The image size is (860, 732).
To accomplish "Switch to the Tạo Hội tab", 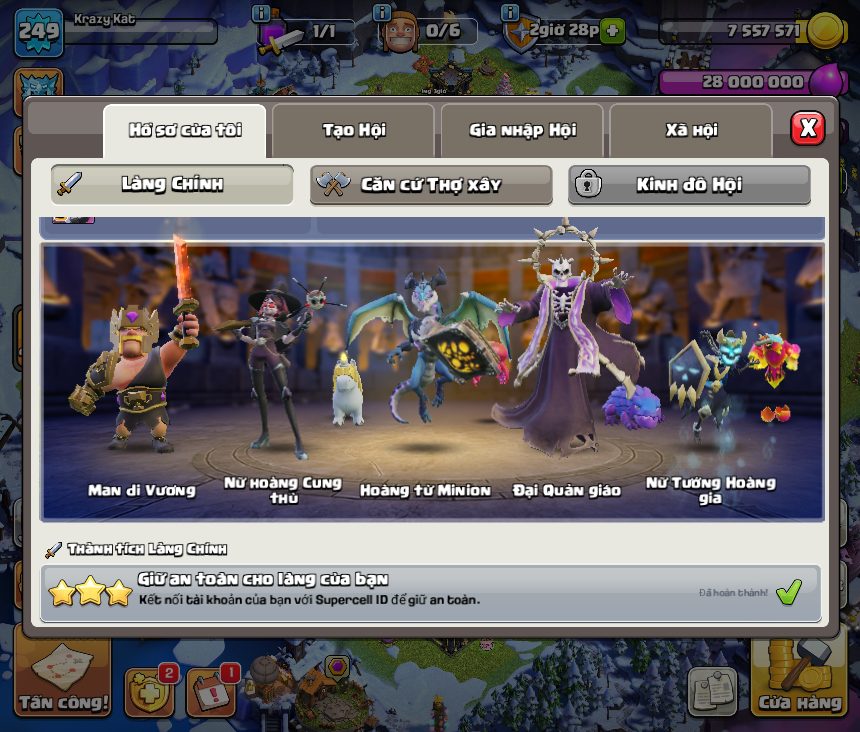I will pyautogui.click(x=353, y=130).
